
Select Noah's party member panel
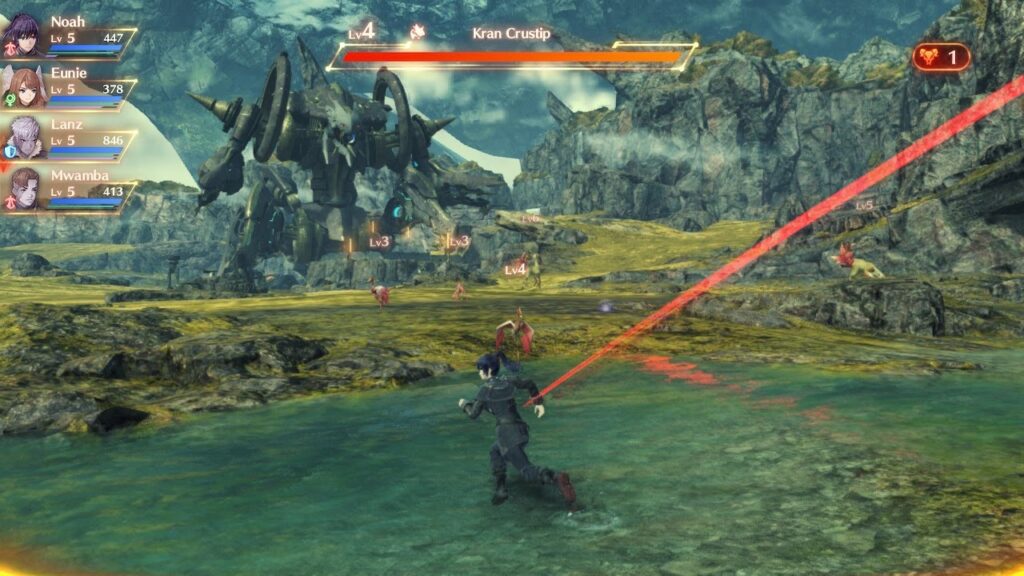click(68, 35)
